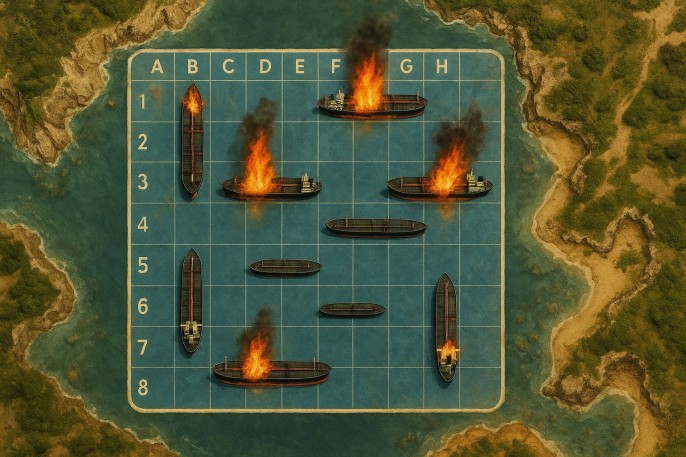Target the burning row 3 ship under columns C–E

(272, 187)
